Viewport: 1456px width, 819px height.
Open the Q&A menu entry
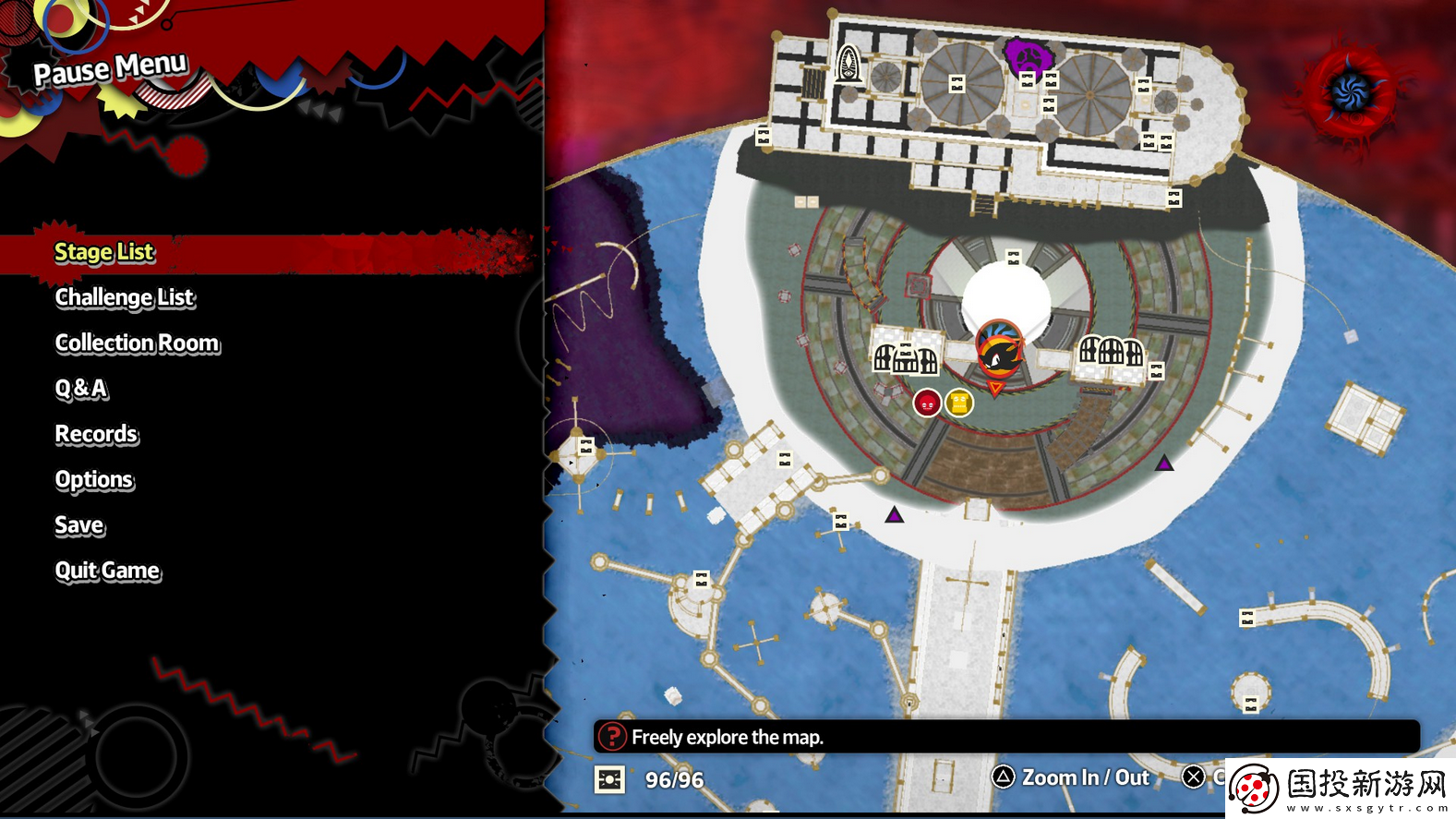click(81, 389)
